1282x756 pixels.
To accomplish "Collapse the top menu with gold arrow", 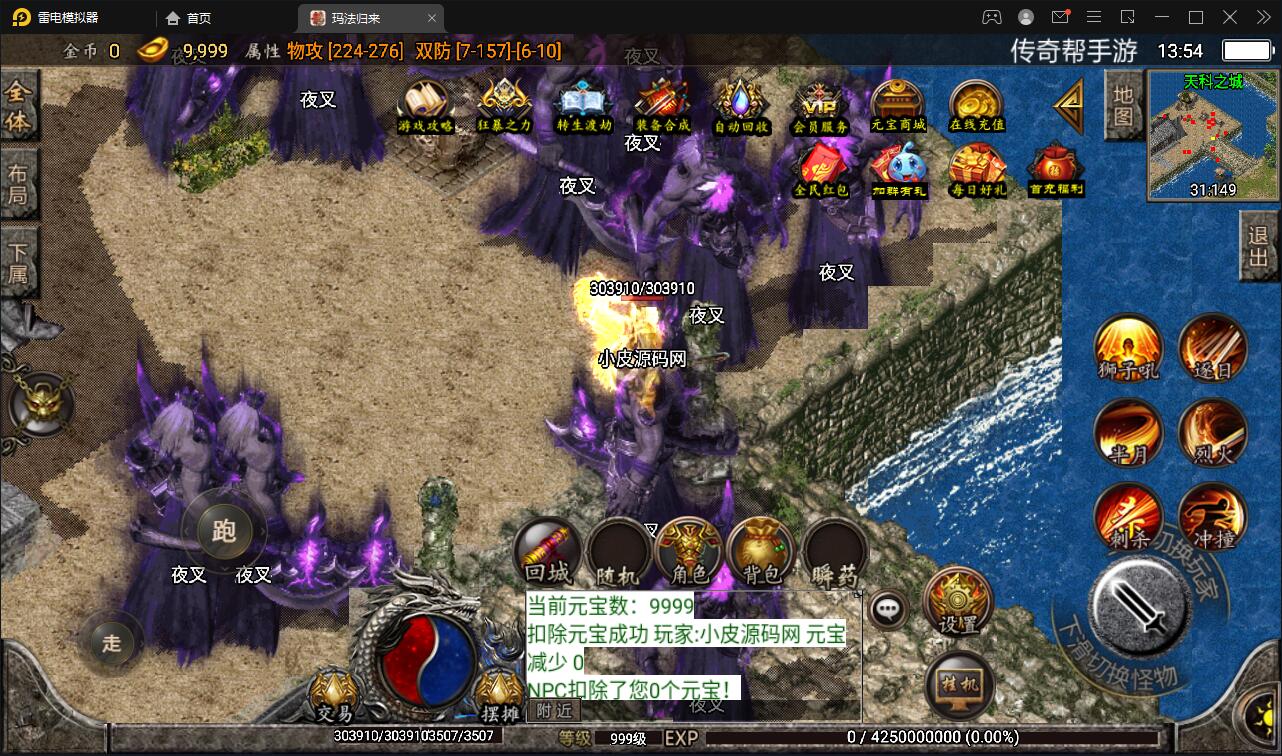I will [1068, 104].
